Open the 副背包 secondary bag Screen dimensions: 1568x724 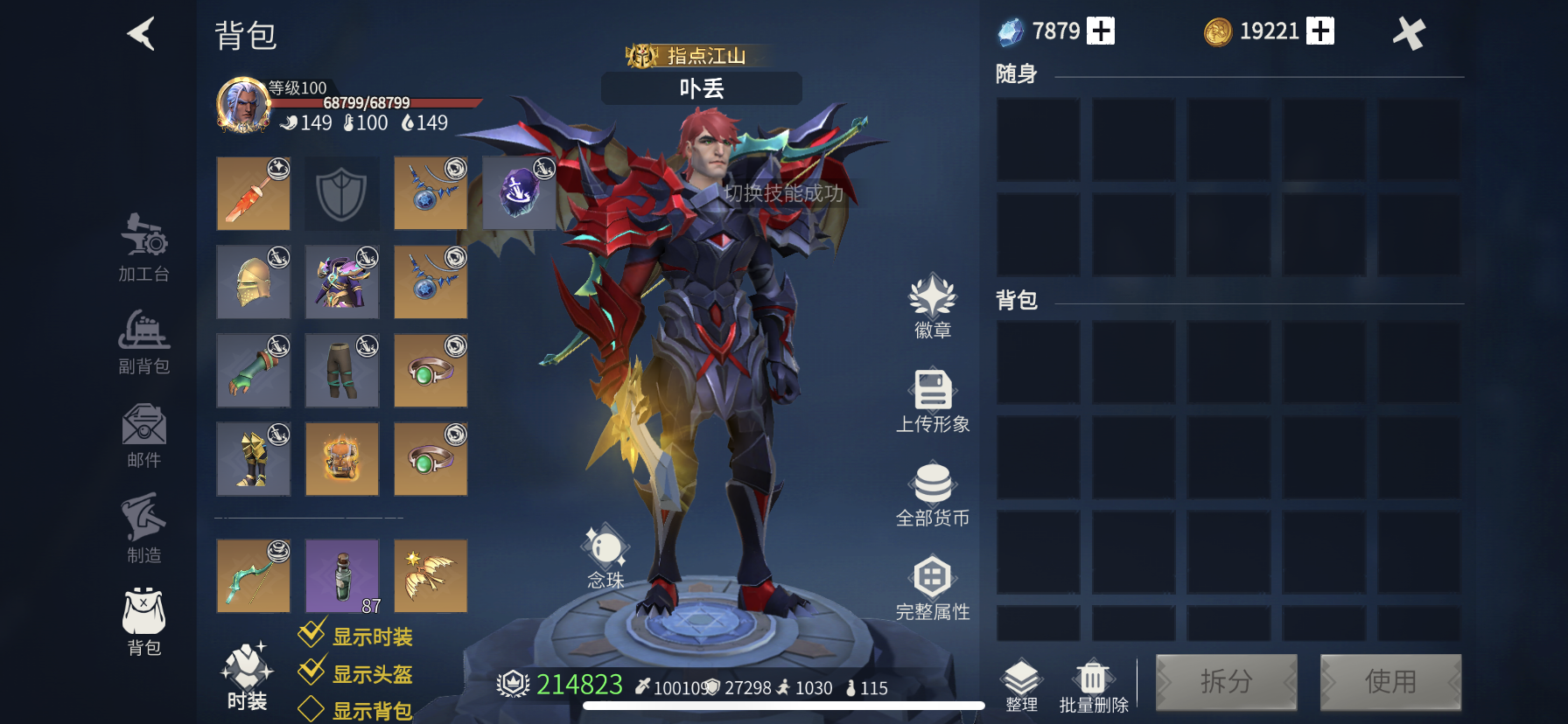[x=144, y=342]
